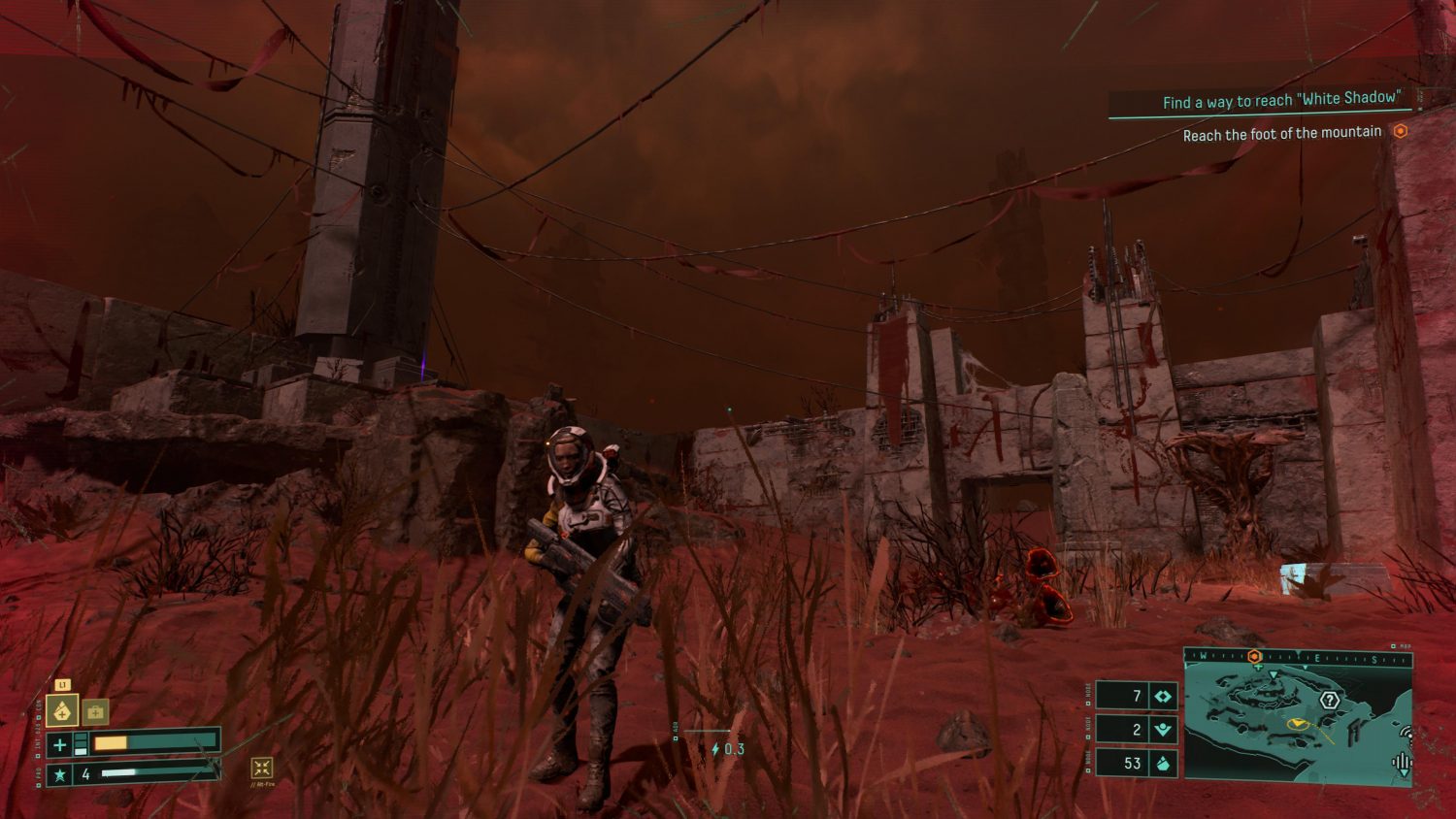1456x819 pixels.
Task: Click the obolite resource icon beside 53
Action: pos(1163,763)
